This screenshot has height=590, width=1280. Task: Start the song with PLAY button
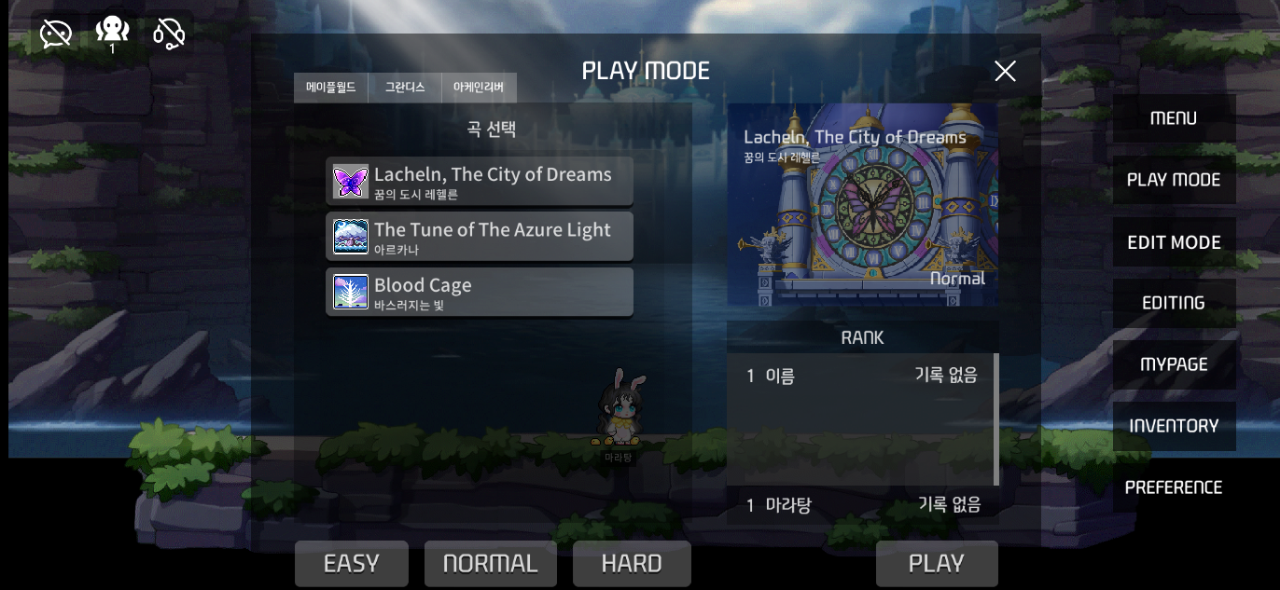tap(936, 564)
